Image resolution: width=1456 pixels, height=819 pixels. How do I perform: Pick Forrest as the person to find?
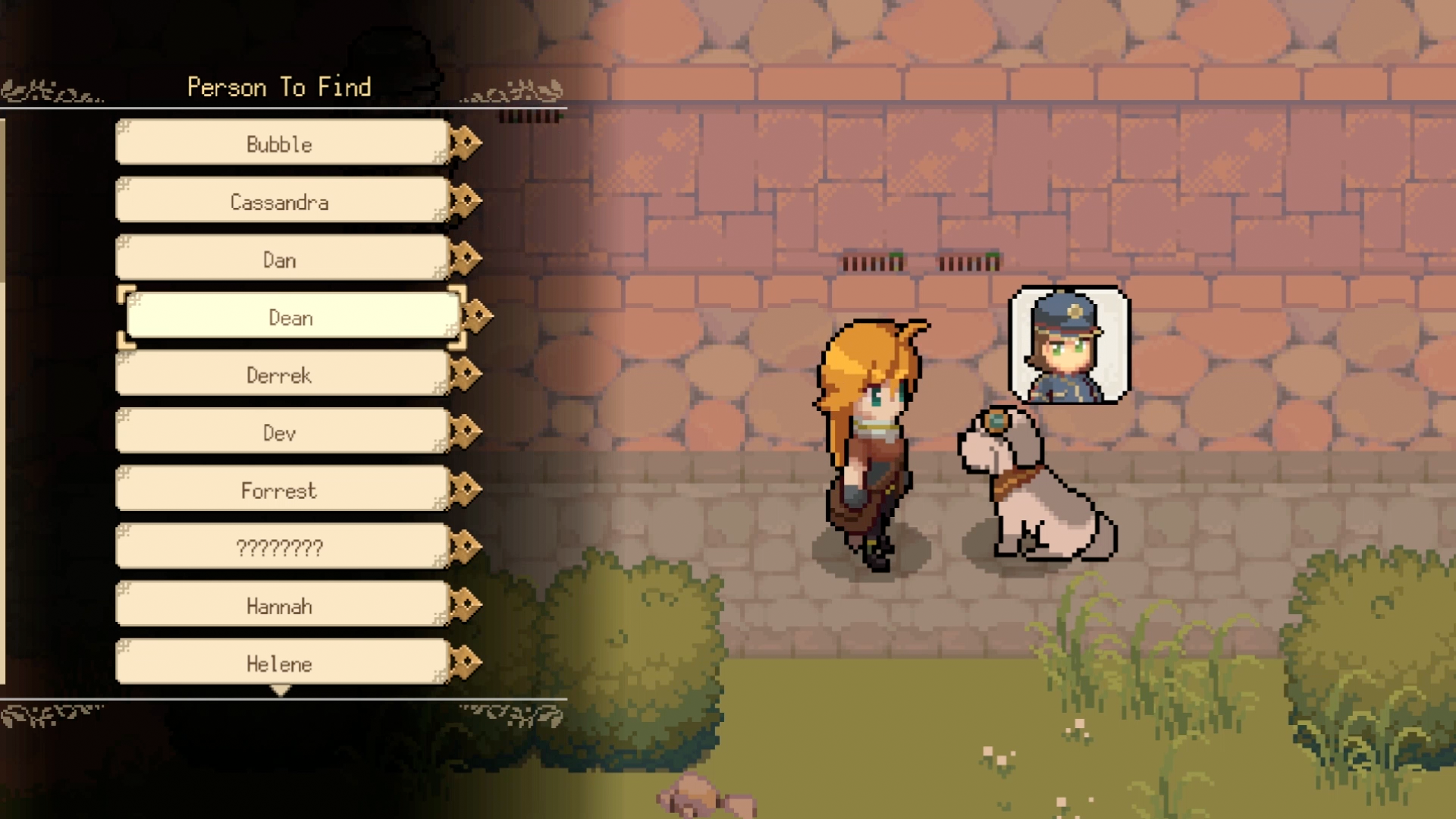[281, 489]
